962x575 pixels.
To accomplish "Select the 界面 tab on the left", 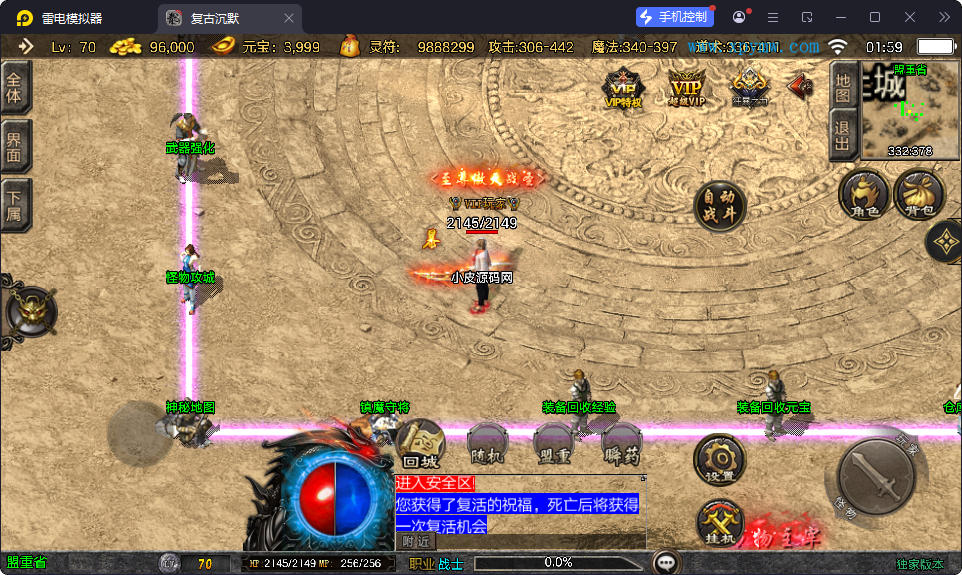I will [x=15, y=146].
